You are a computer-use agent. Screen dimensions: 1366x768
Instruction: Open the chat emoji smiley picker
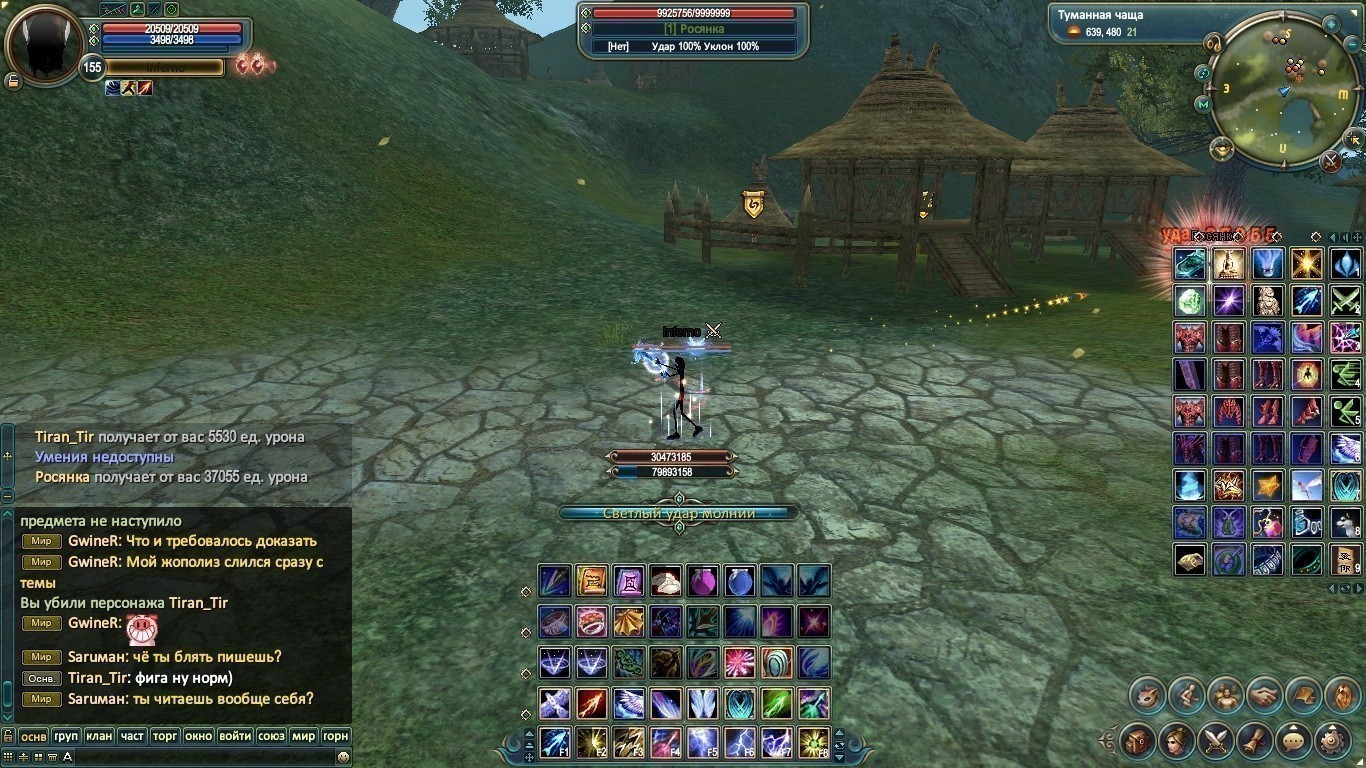tap(343, 757)
